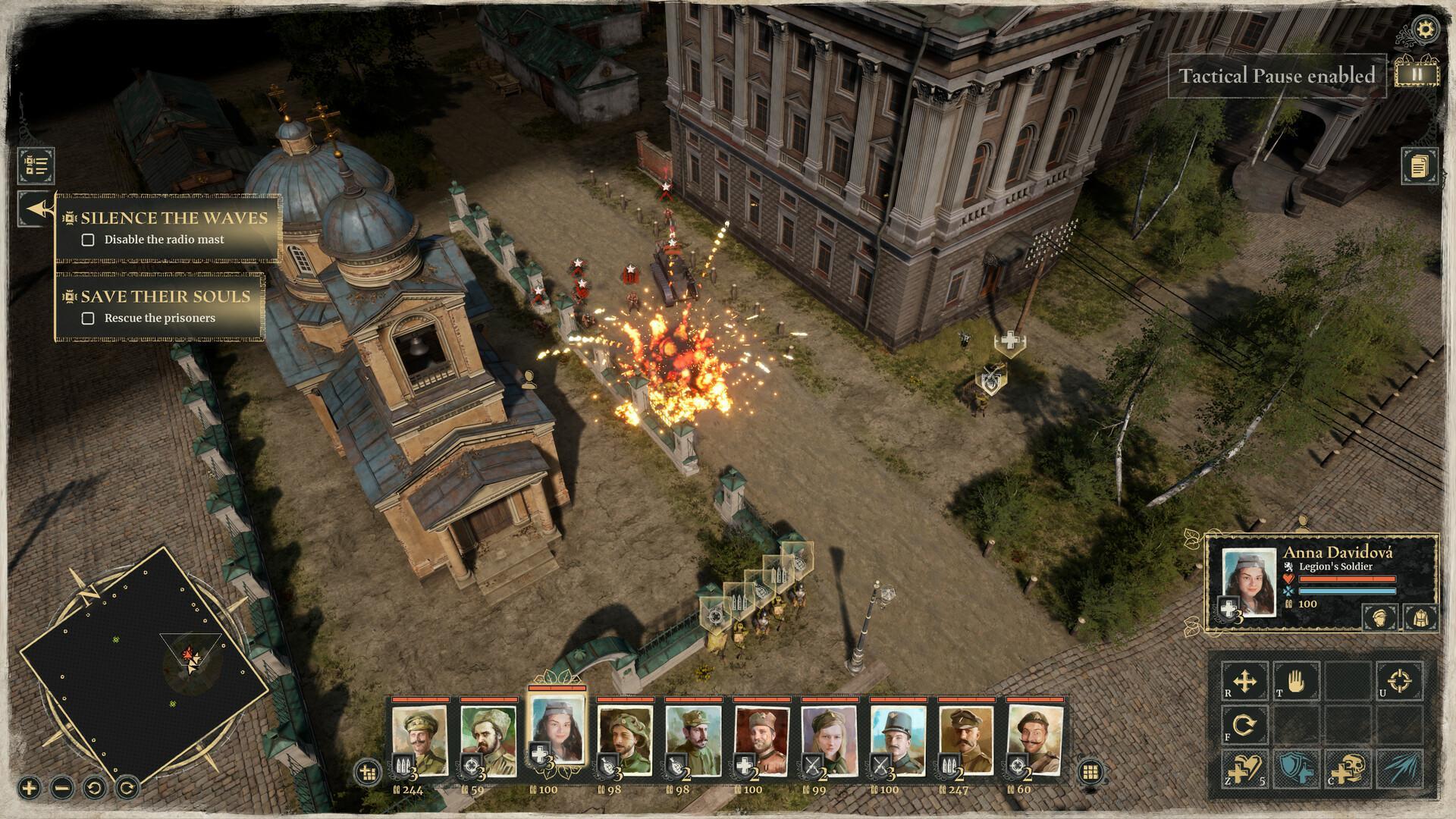
Task: Click the Rotate unit command
Action: point(1244,724)
